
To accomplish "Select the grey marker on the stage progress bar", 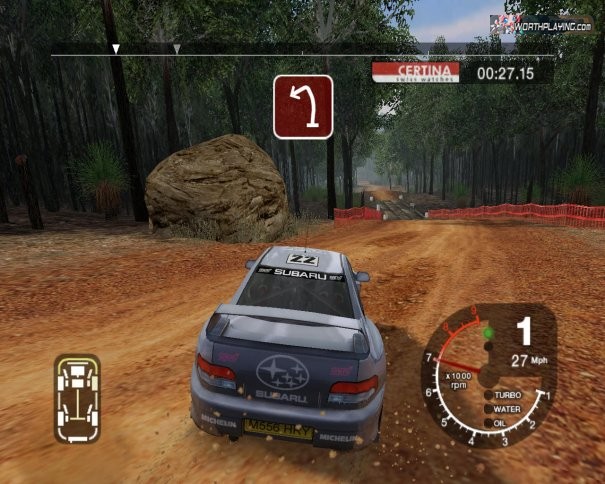I will 176,48.
